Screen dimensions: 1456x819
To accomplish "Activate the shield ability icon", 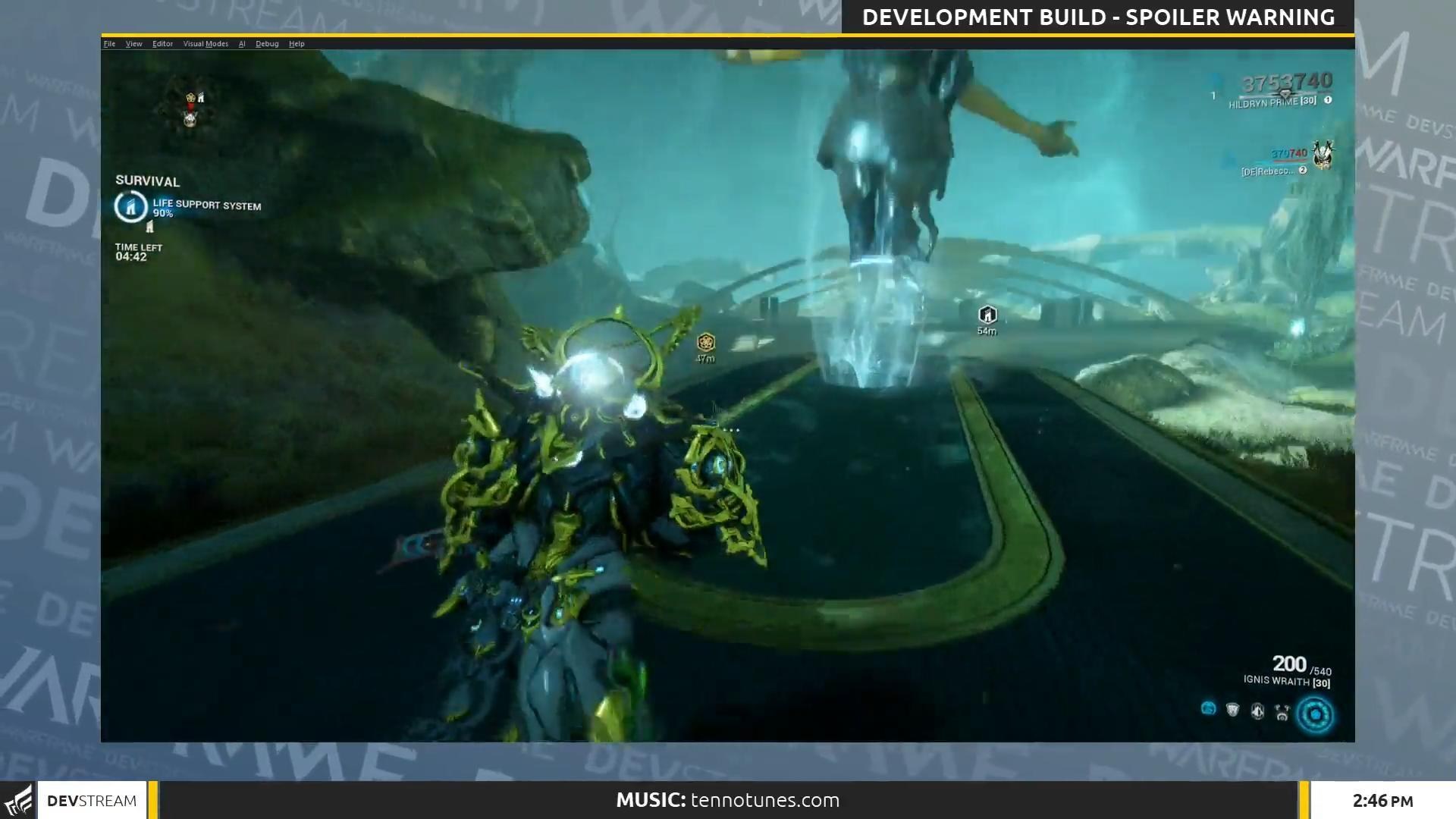I will 1232,711.
